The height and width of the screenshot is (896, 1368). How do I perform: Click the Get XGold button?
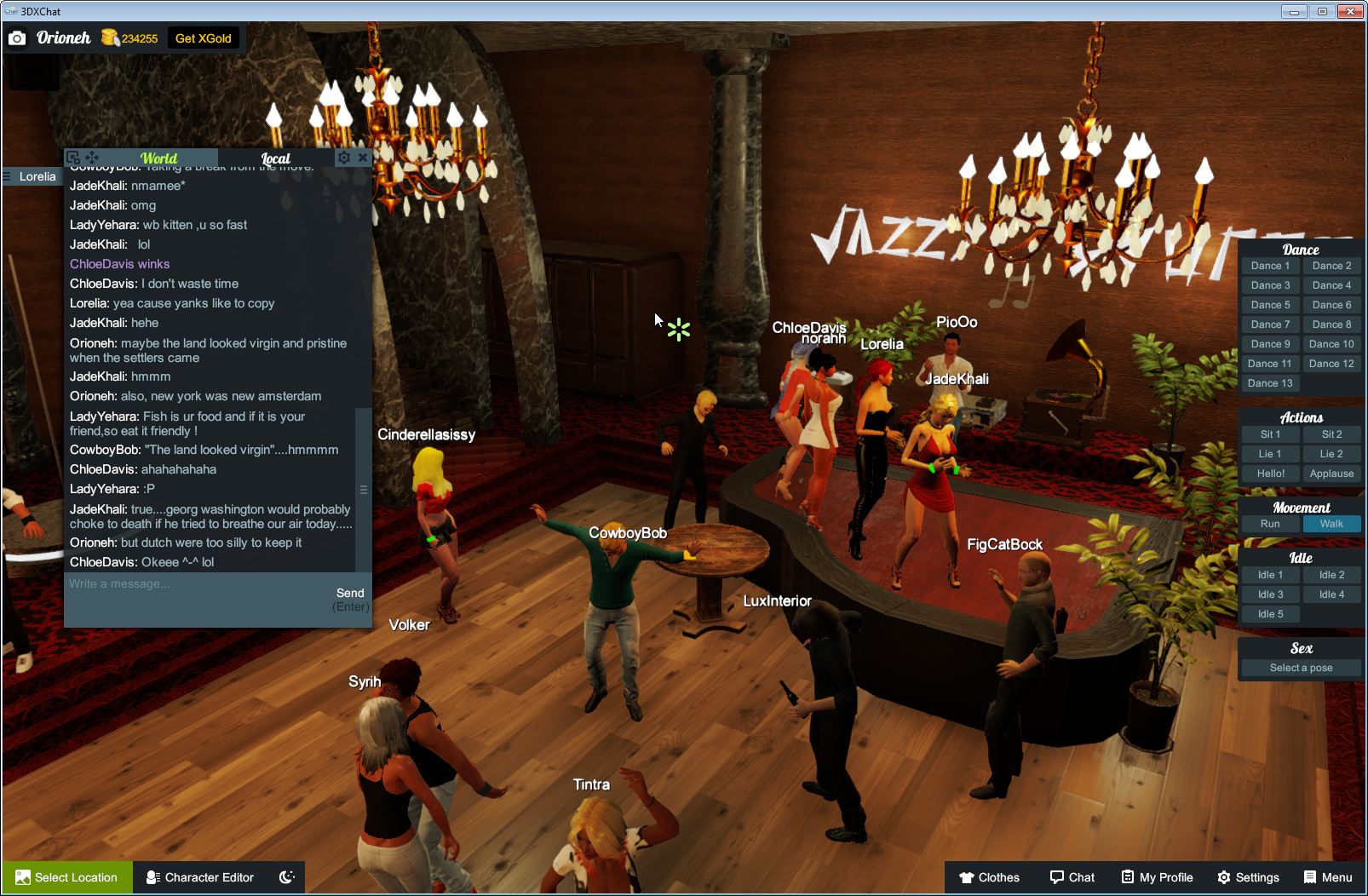(204, 37)
